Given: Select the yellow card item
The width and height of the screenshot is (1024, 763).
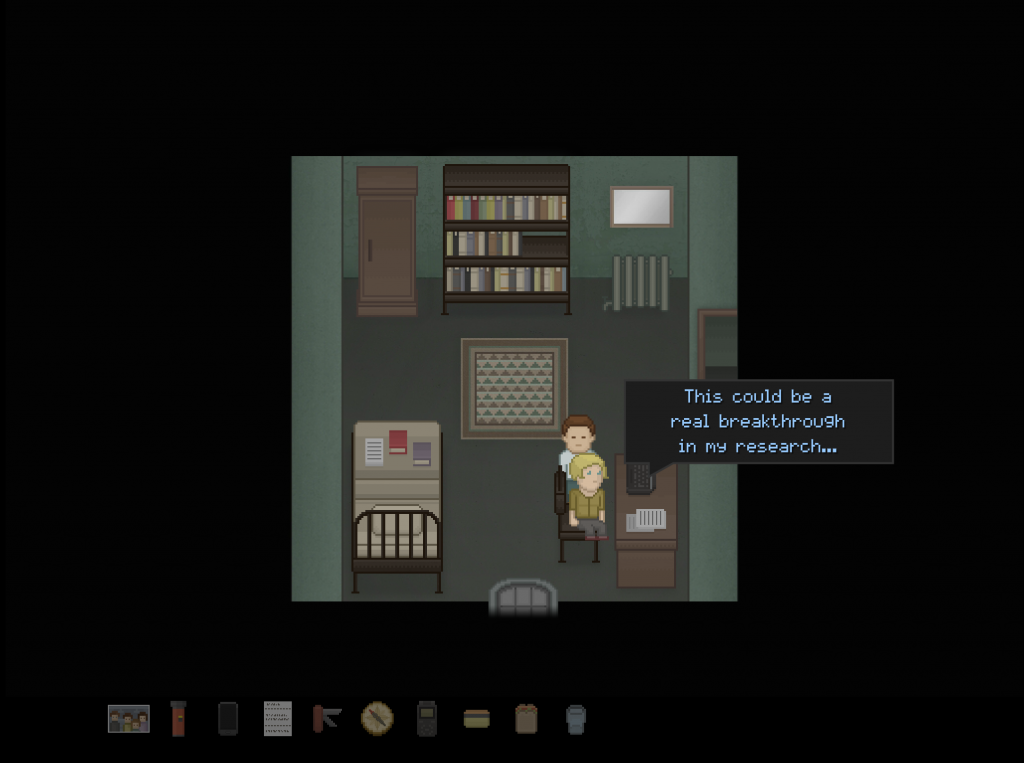Looking at the screenshot, I should [477, 718].
